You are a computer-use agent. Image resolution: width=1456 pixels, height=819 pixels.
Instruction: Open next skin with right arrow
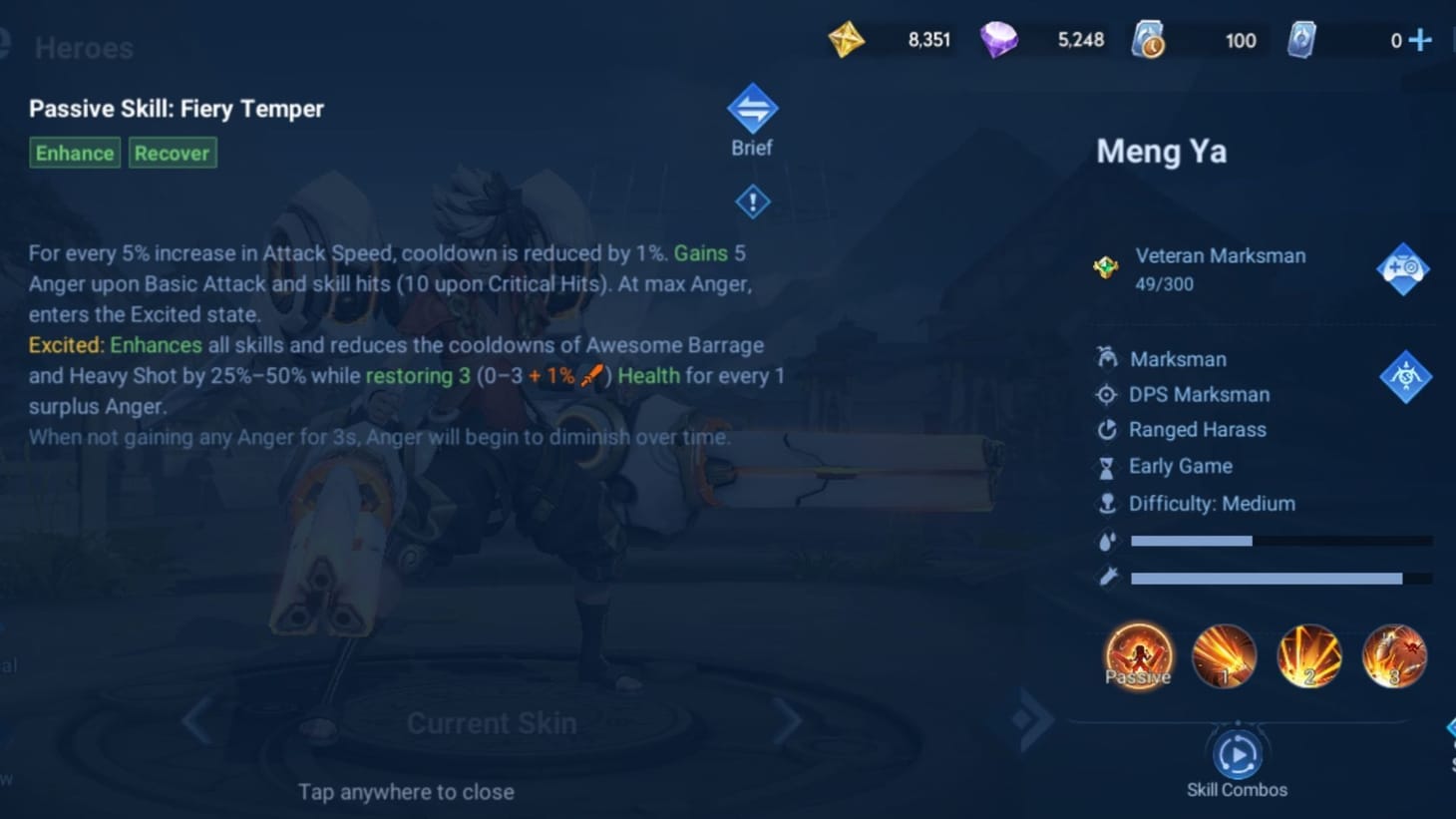coord(788,720)
